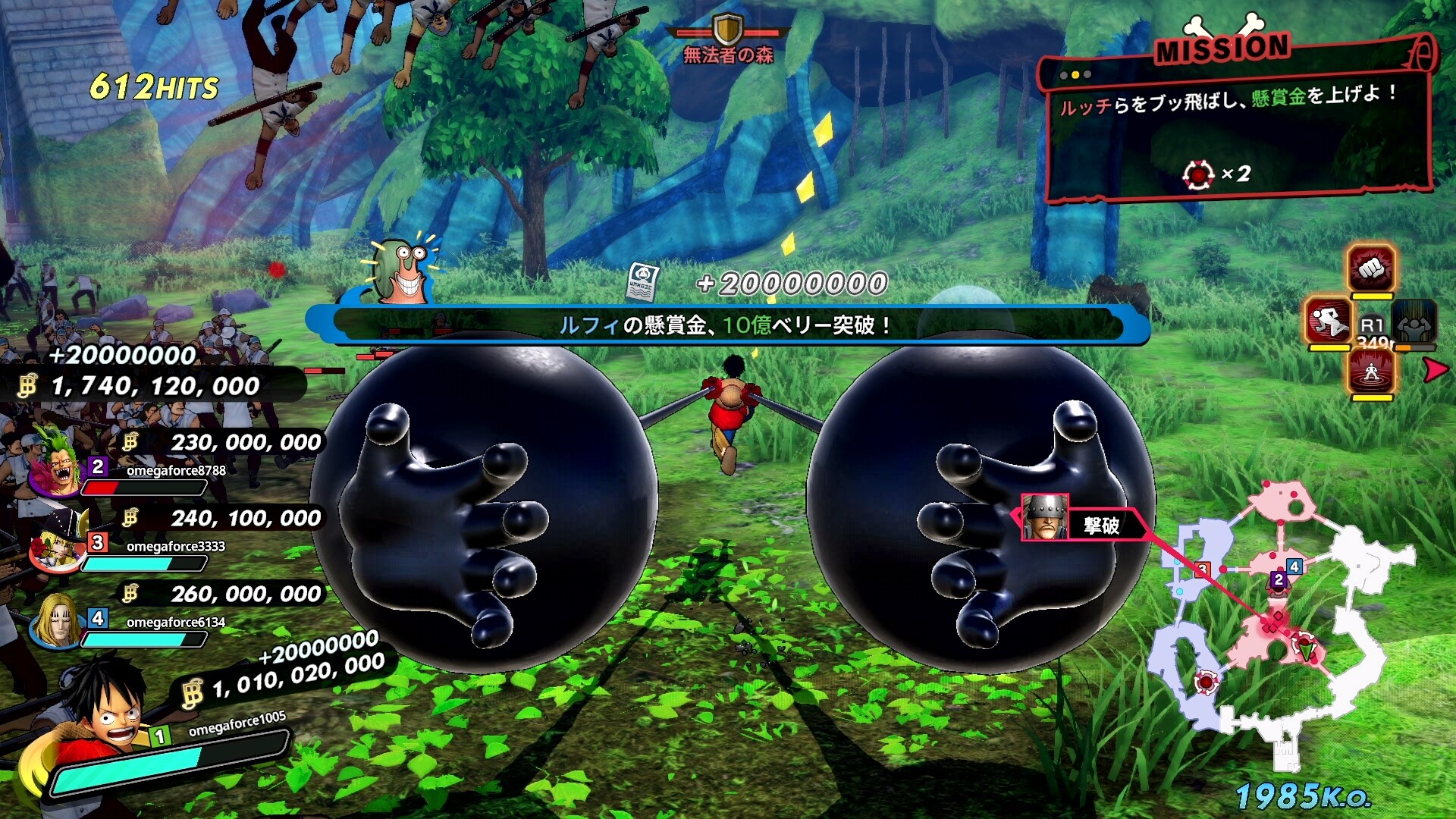Click the red target marker on the minimap
This screenshot has width=1456, height=819.
pos(1206,681)
